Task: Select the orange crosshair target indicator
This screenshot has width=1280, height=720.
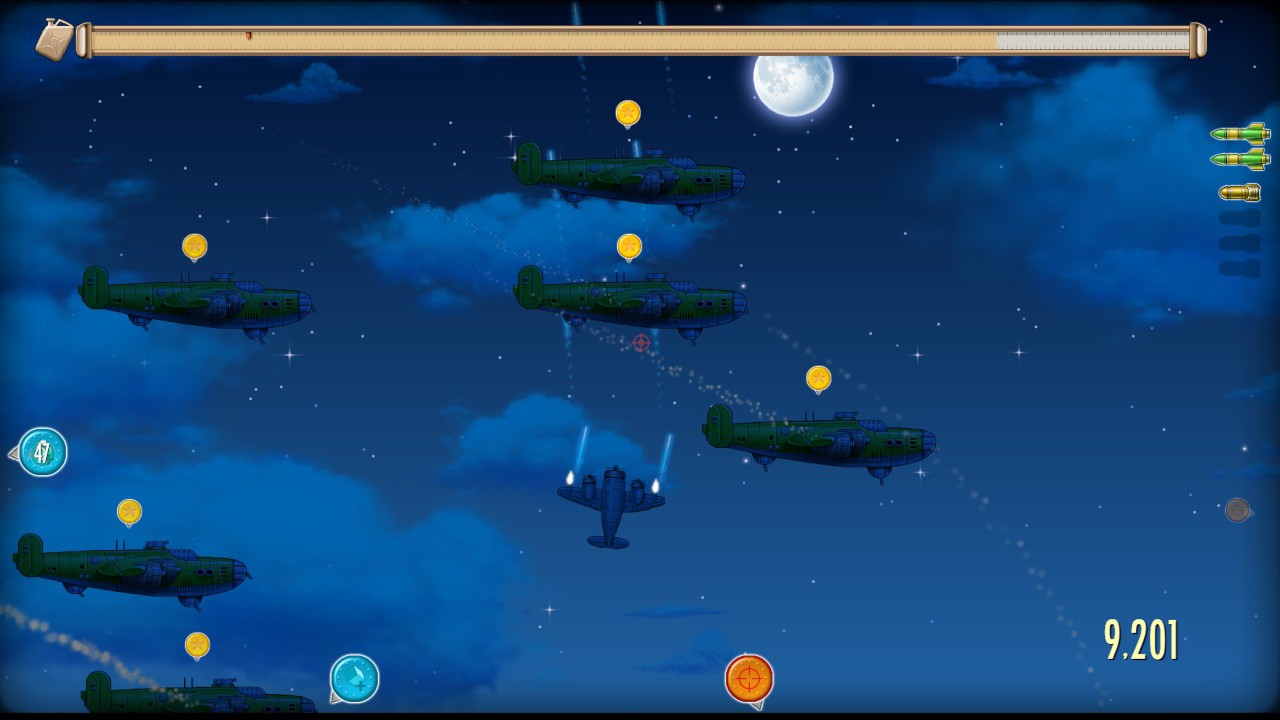Action: click(749, 678)
